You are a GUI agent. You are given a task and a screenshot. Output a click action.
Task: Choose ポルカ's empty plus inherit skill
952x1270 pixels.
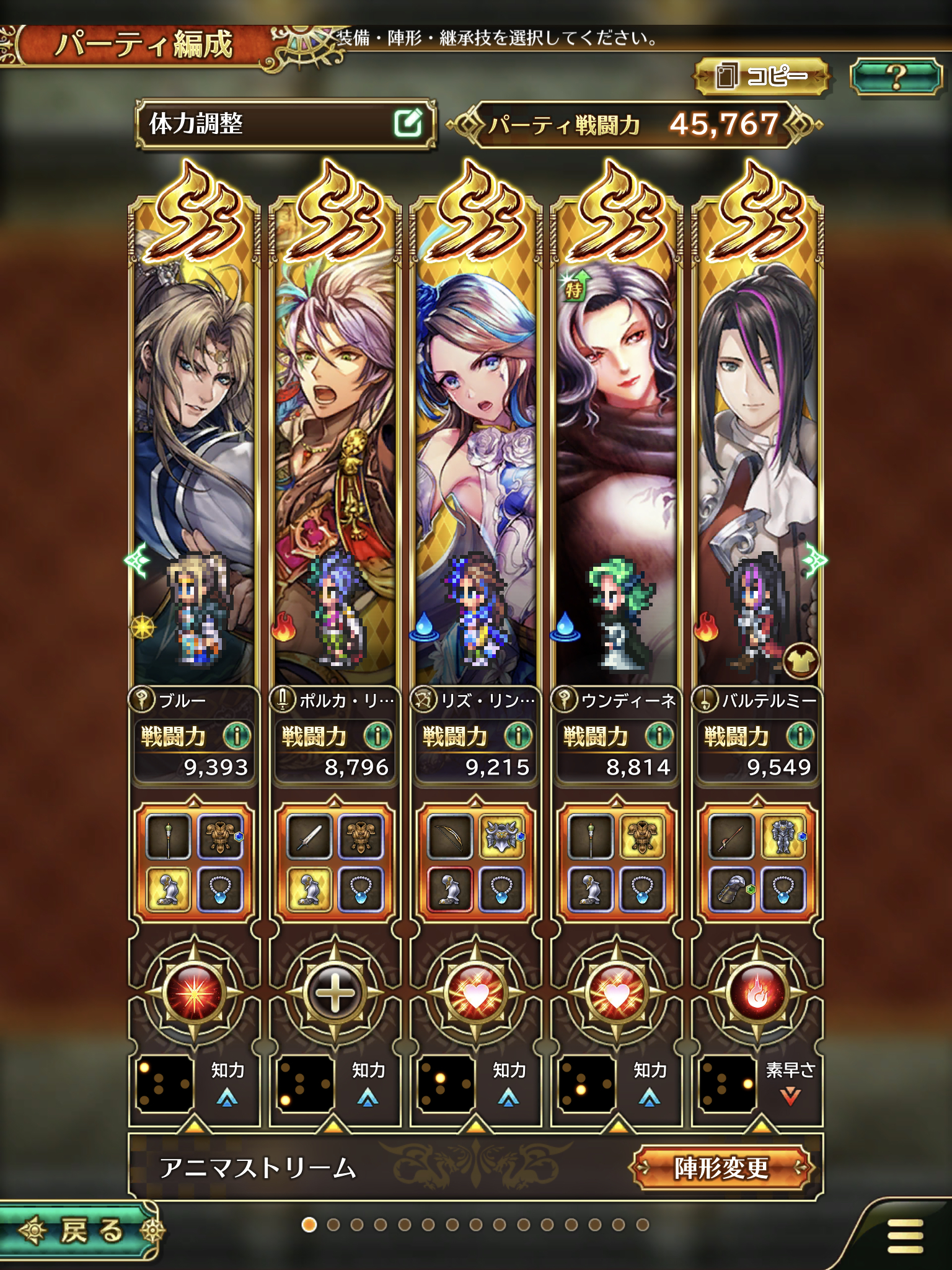(x=335, y=993)
